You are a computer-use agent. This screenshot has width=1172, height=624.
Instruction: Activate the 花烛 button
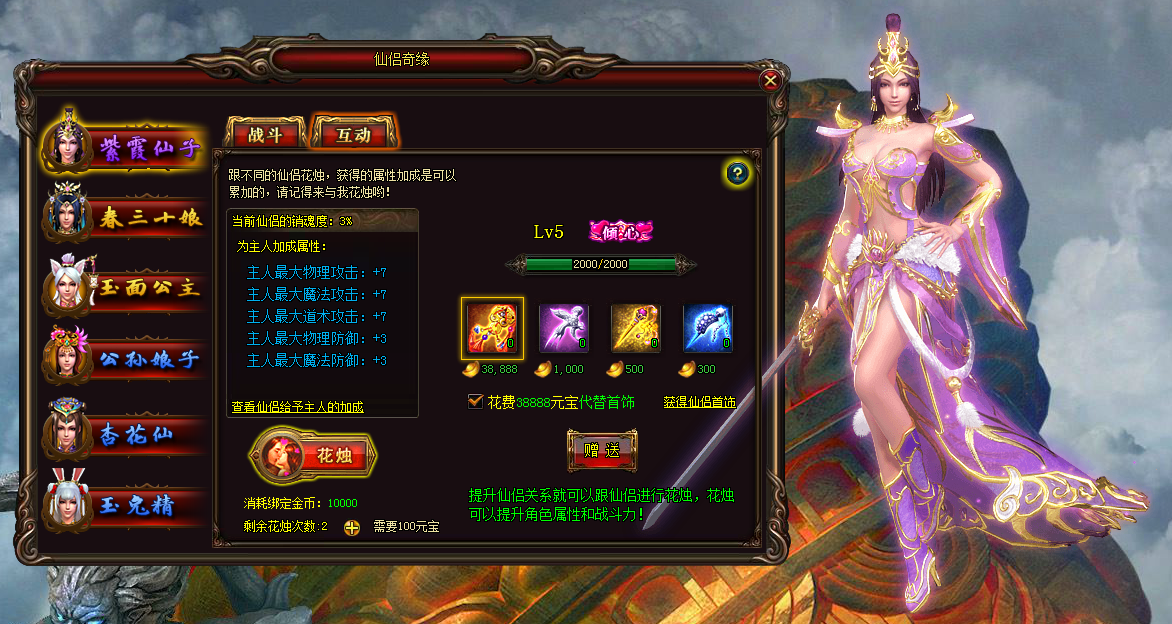click(314, 455)
